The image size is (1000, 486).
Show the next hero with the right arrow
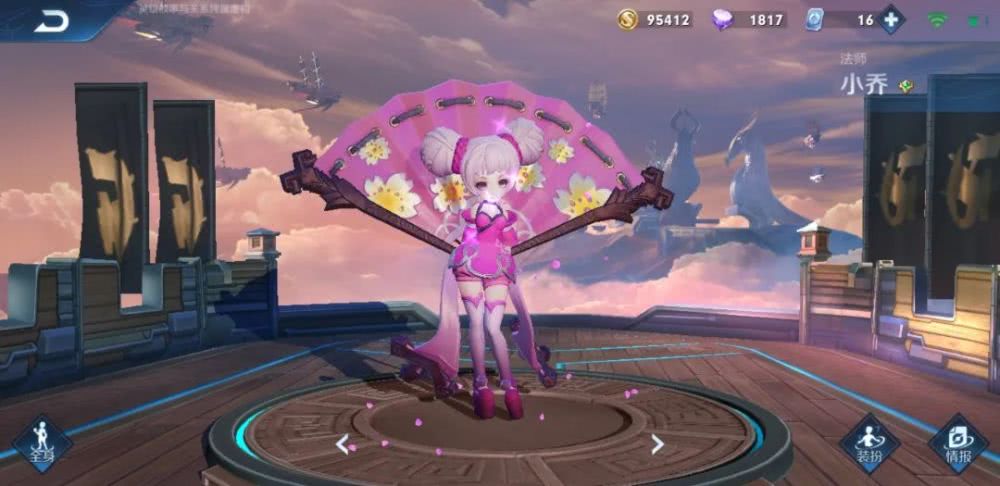(657, 444)
